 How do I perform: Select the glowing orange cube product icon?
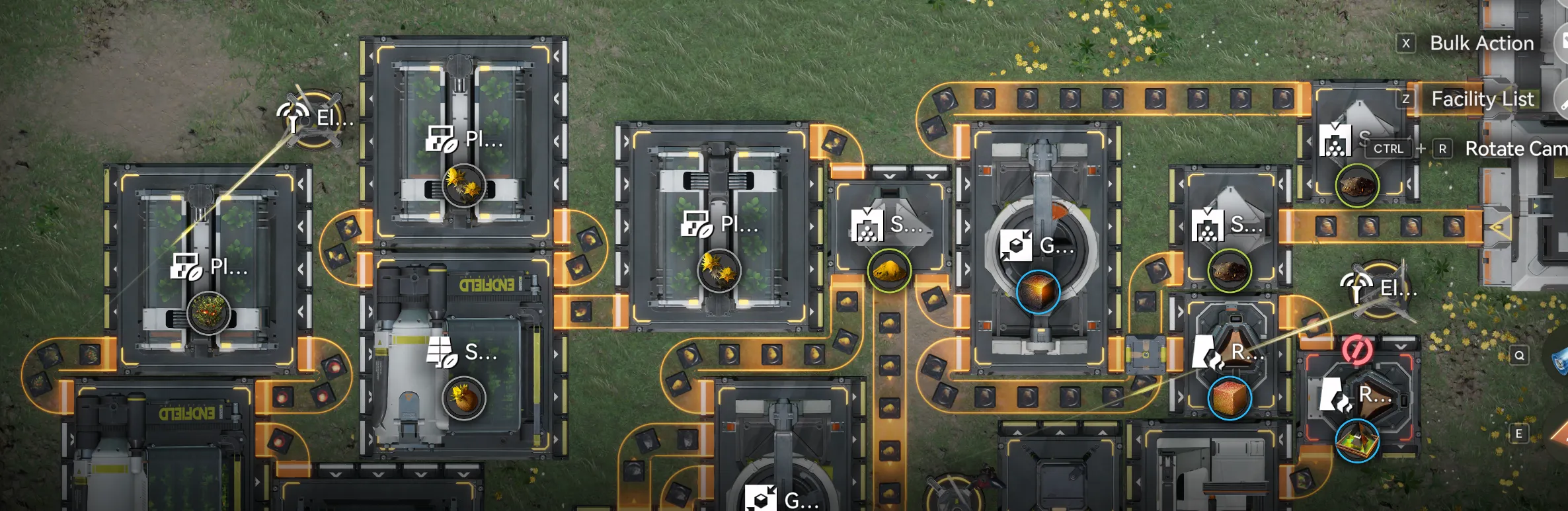click(x=1038, y=292)
